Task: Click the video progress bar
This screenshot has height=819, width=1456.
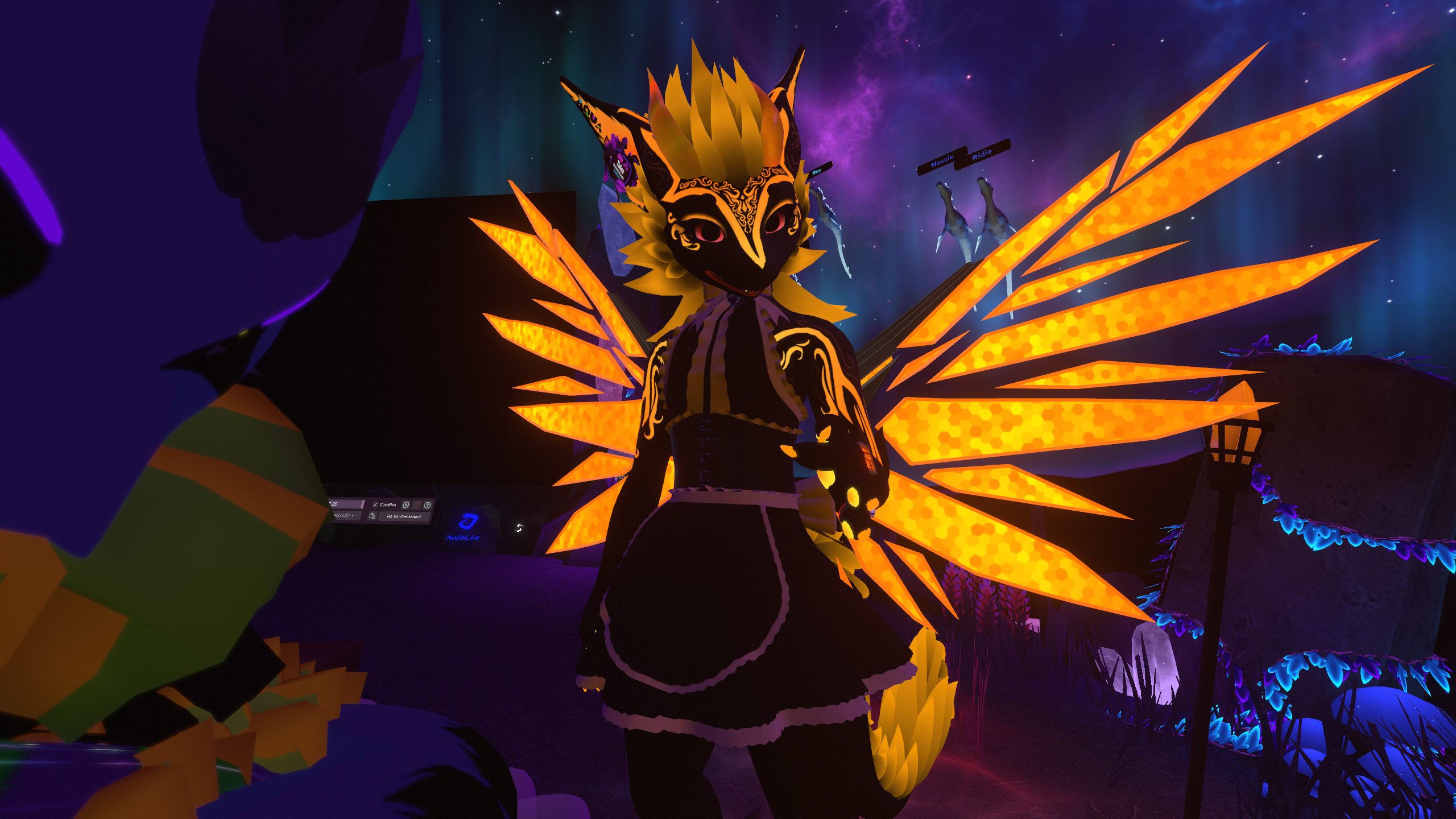Action: pos(347,504)
